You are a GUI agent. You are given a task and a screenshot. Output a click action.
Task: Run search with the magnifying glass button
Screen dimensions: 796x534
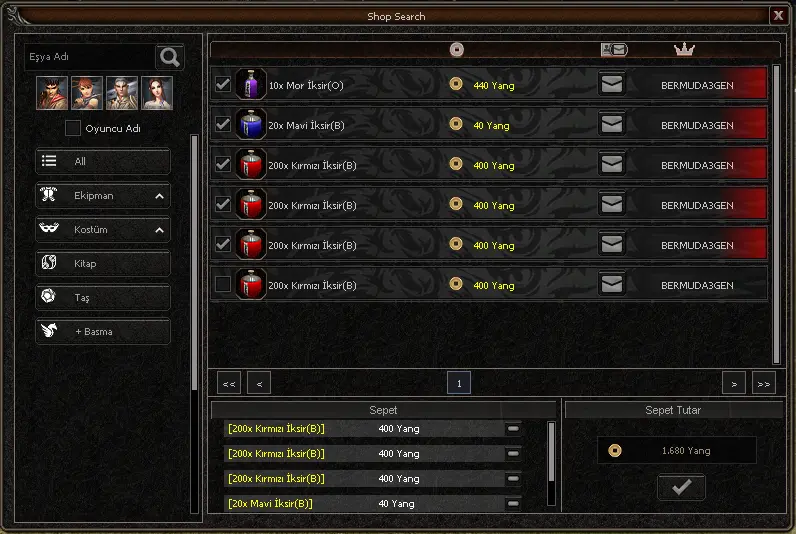pyautogui.click(x=171, y=57)
